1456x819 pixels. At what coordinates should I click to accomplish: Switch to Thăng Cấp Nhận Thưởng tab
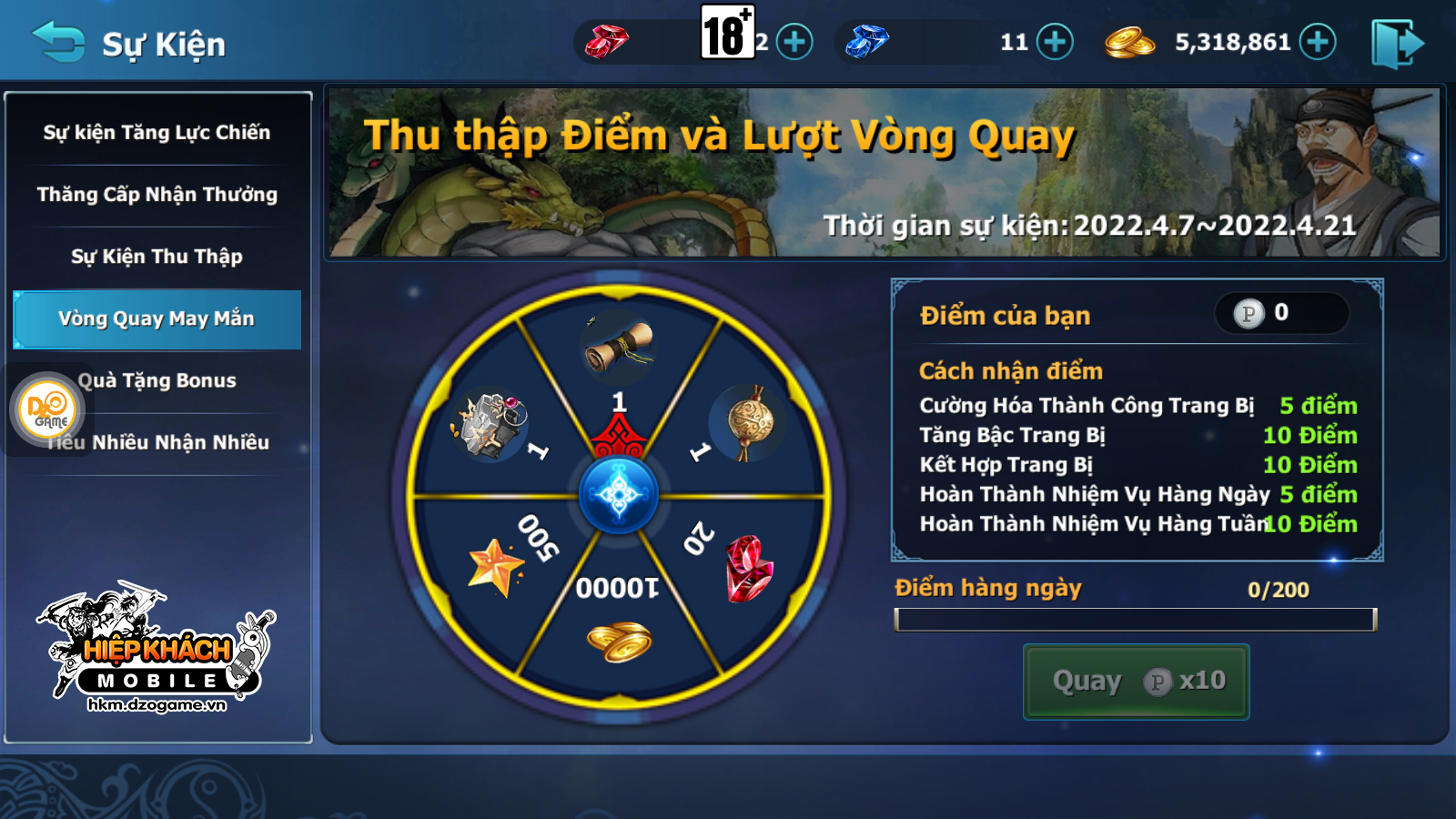[x=157, y=195]
